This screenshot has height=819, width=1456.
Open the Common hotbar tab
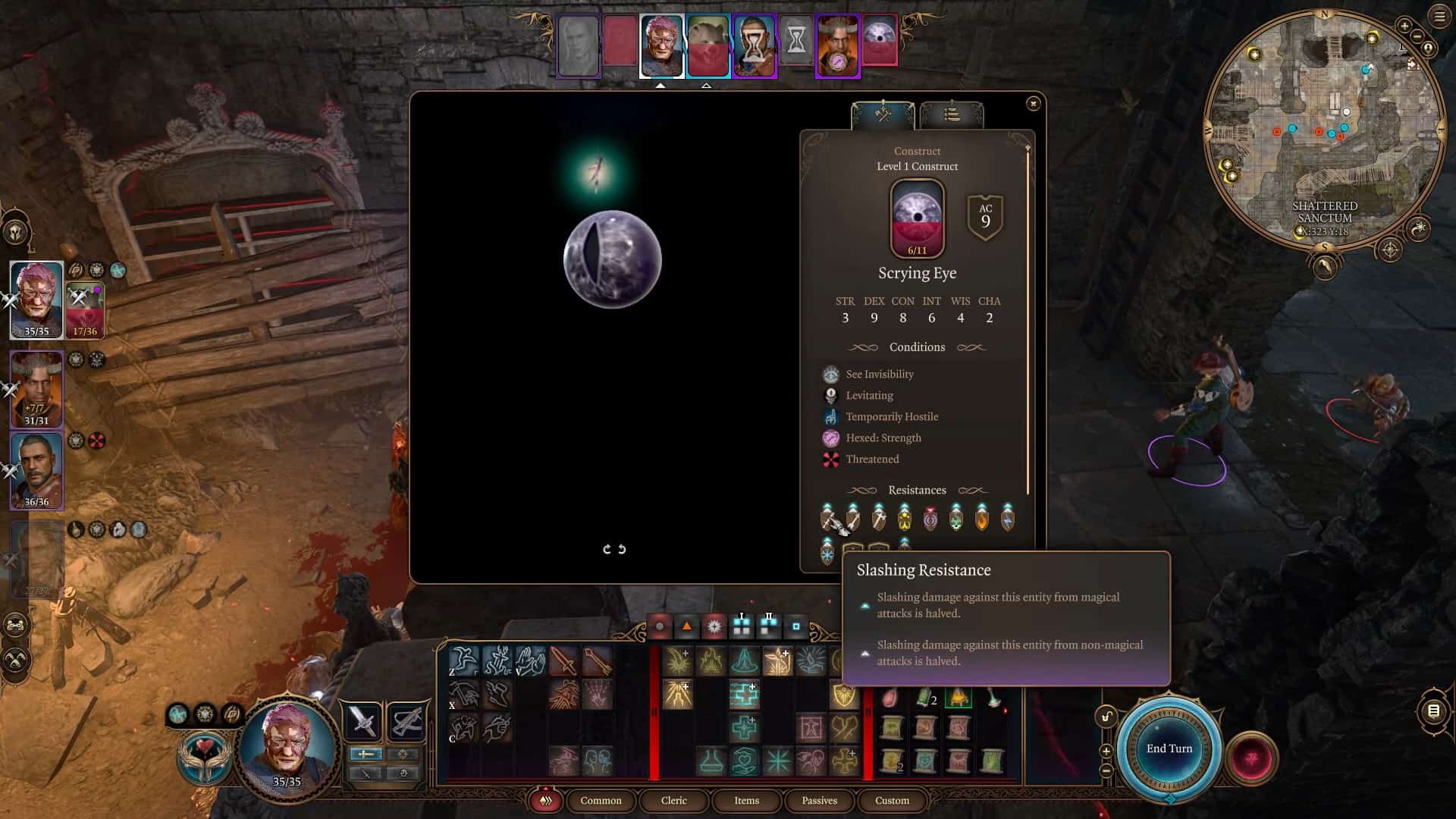click(x=601, y=800)
